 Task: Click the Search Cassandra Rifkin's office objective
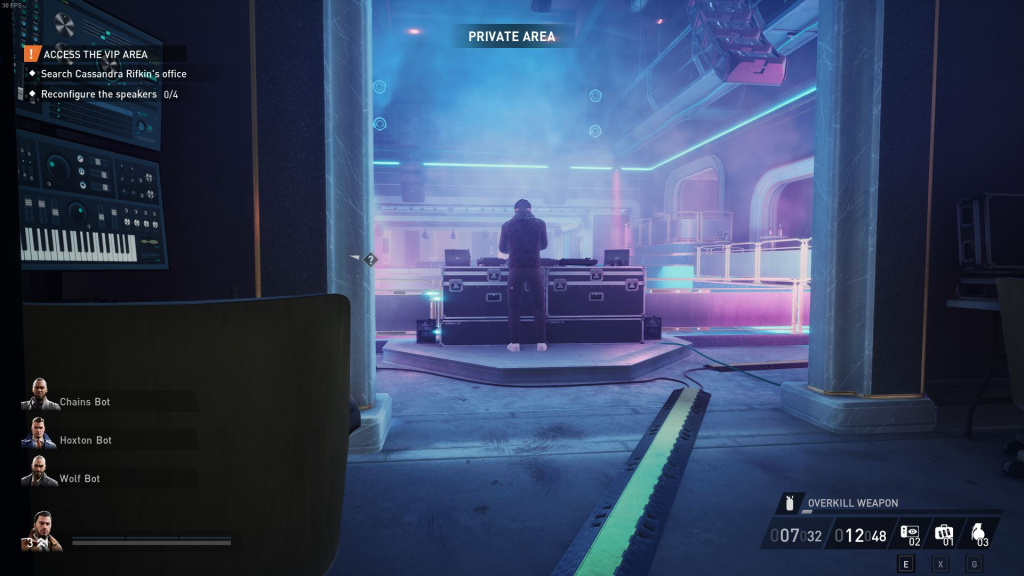(113, 74)
